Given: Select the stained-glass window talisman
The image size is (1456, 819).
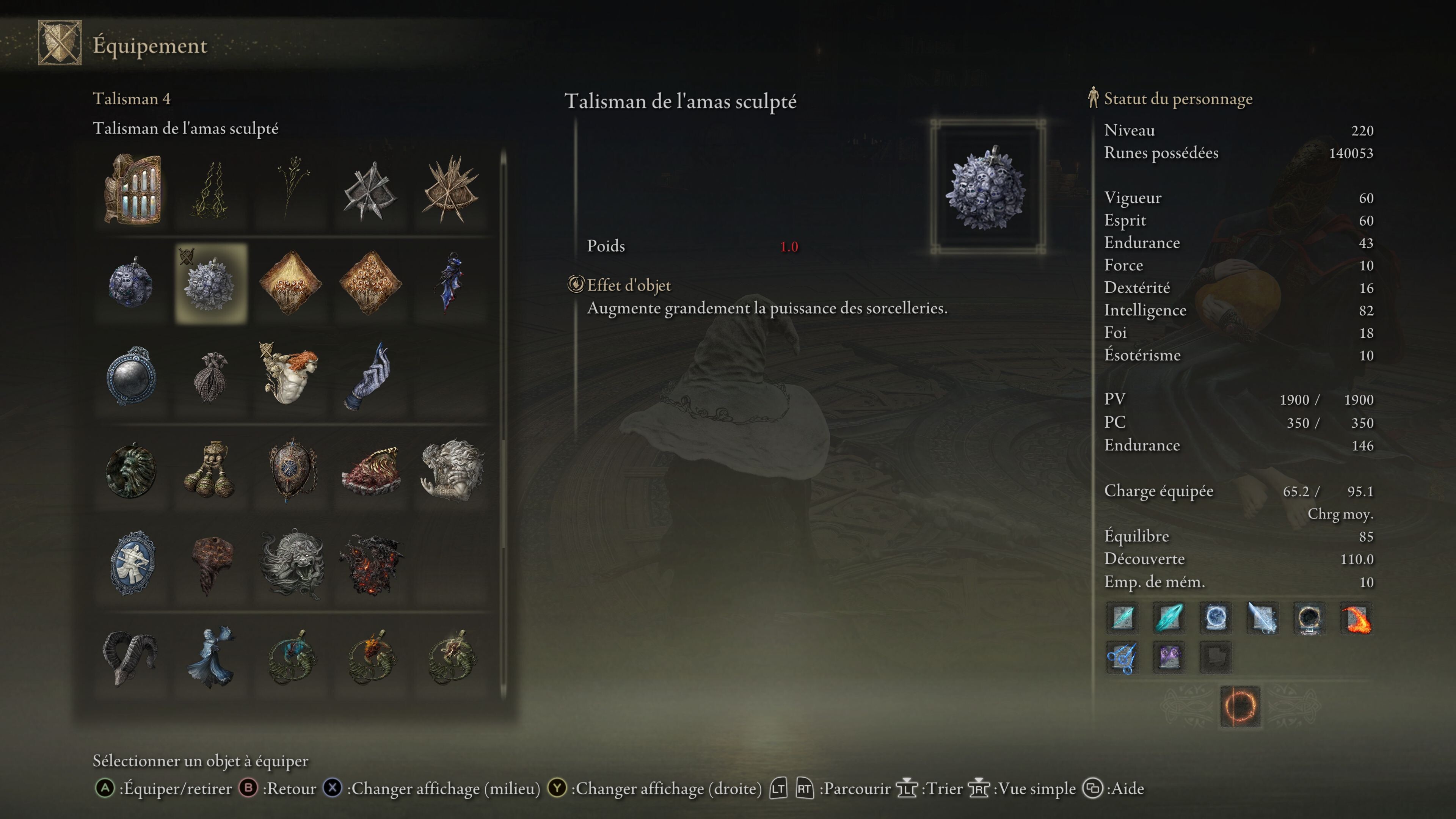Looking at the screenshot, I should [x=133, y=189].
